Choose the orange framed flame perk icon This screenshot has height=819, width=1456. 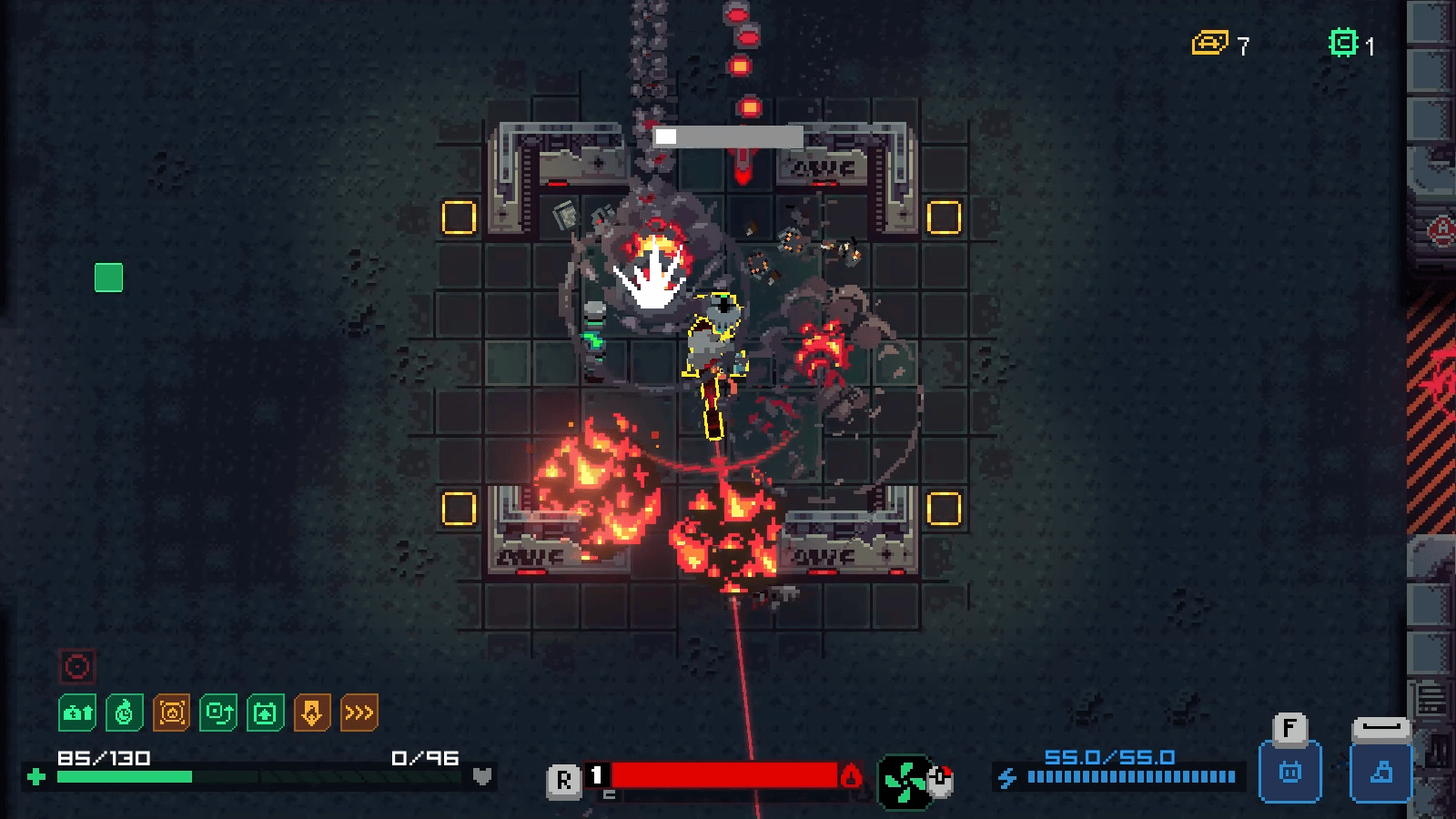click(172, 713)
